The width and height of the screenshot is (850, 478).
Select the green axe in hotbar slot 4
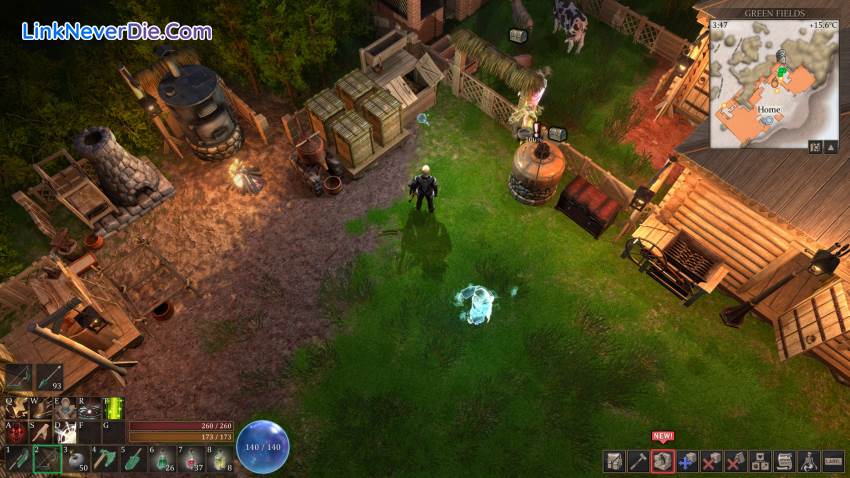tap(105, 460)
